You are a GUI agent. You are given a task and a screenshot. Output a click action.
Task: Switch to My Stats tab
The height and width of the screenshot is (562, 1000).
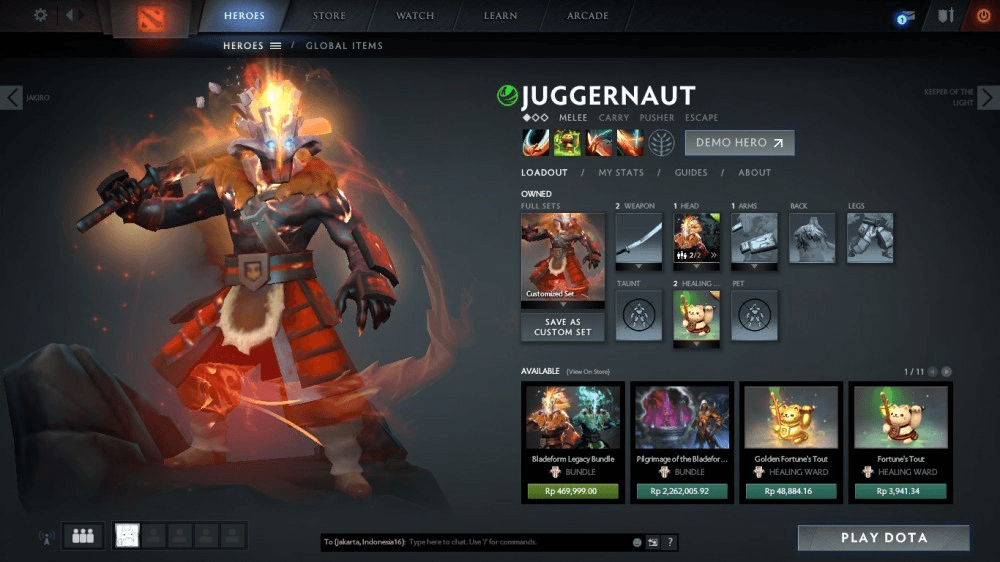pyautogui.click(x=621, y=173)
